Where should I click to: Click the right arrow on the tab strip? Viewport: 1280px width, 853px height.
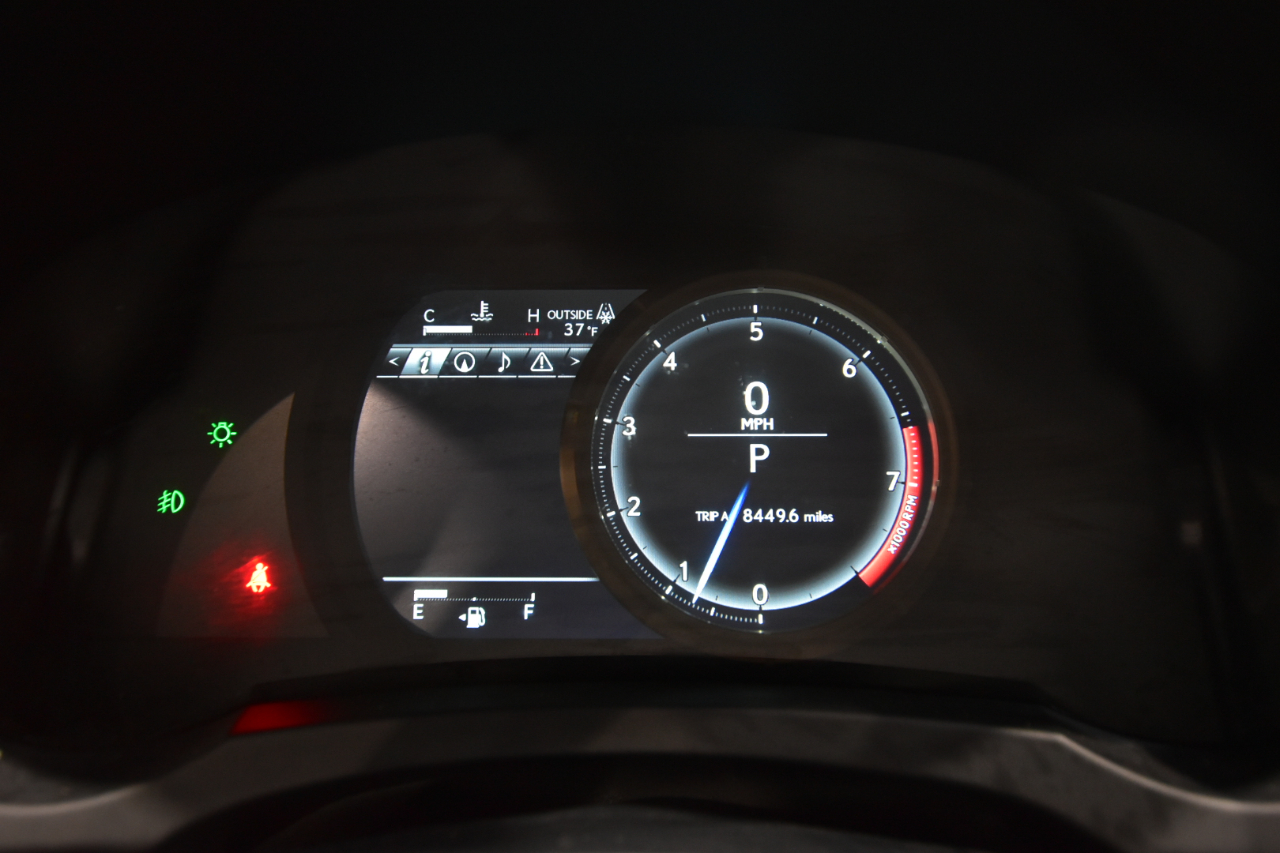click(x=574, y=362)
